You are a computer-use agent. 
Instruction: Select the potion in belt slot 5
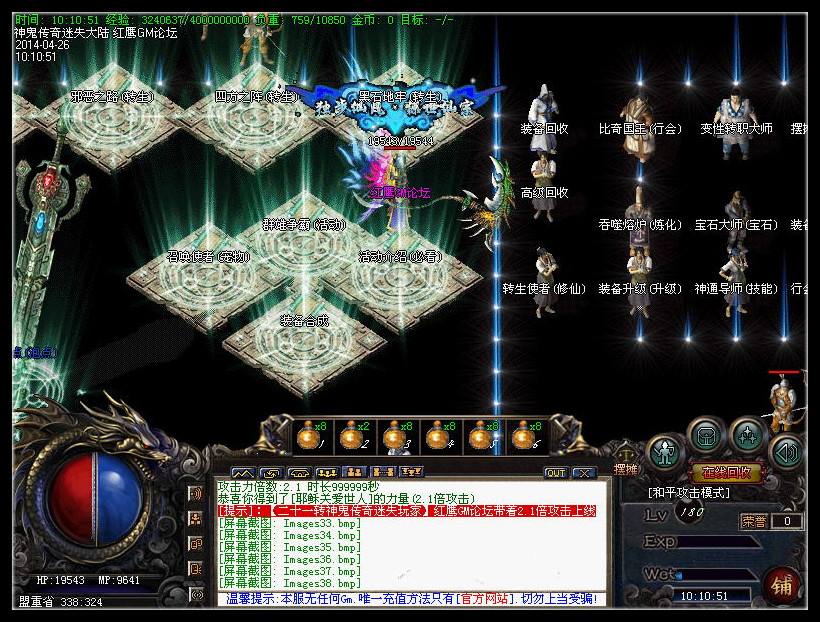tap(479, 436)
